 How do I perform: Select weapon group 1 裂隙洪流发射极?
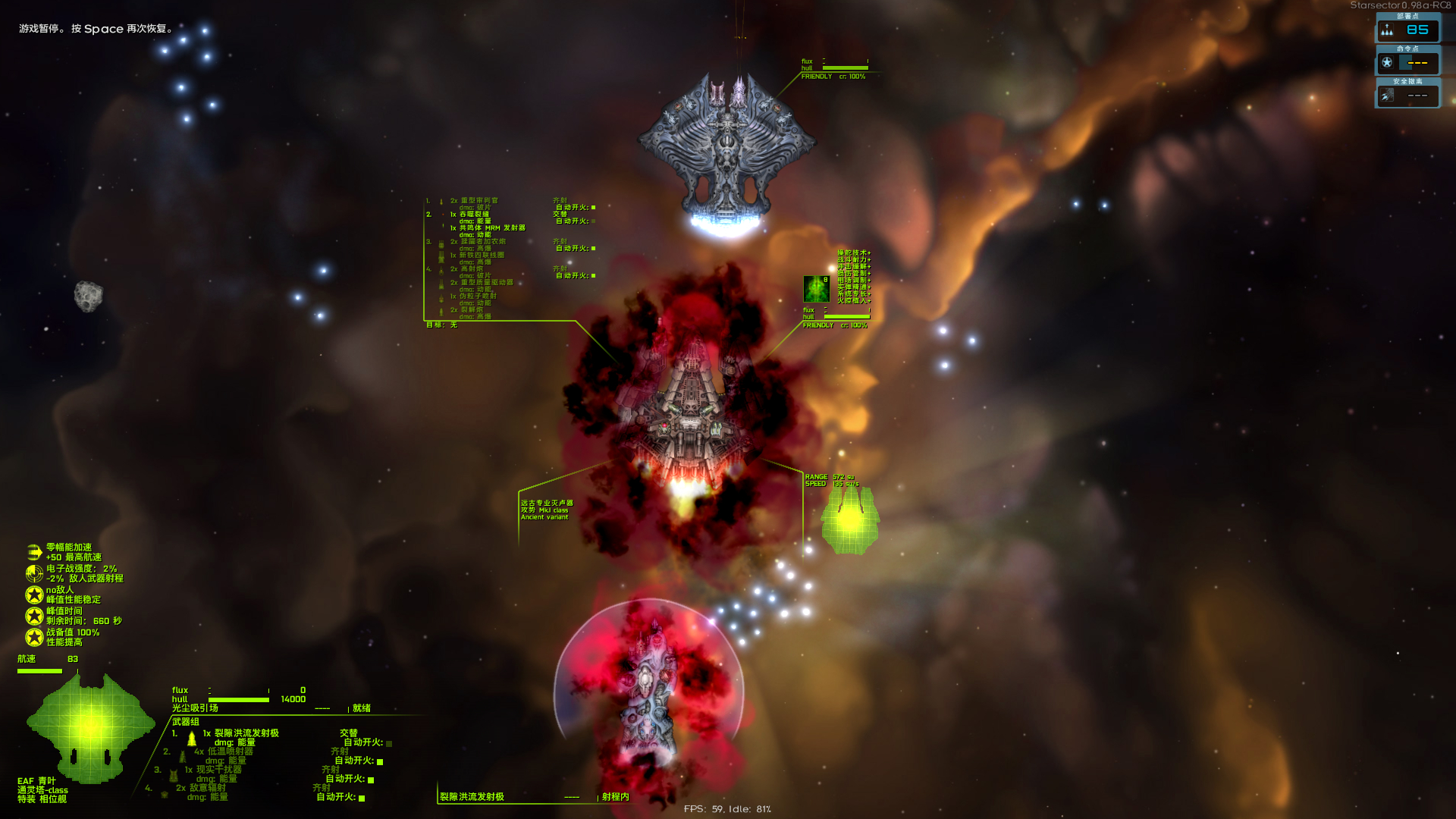pyautogui.click(x=246, y=733)
